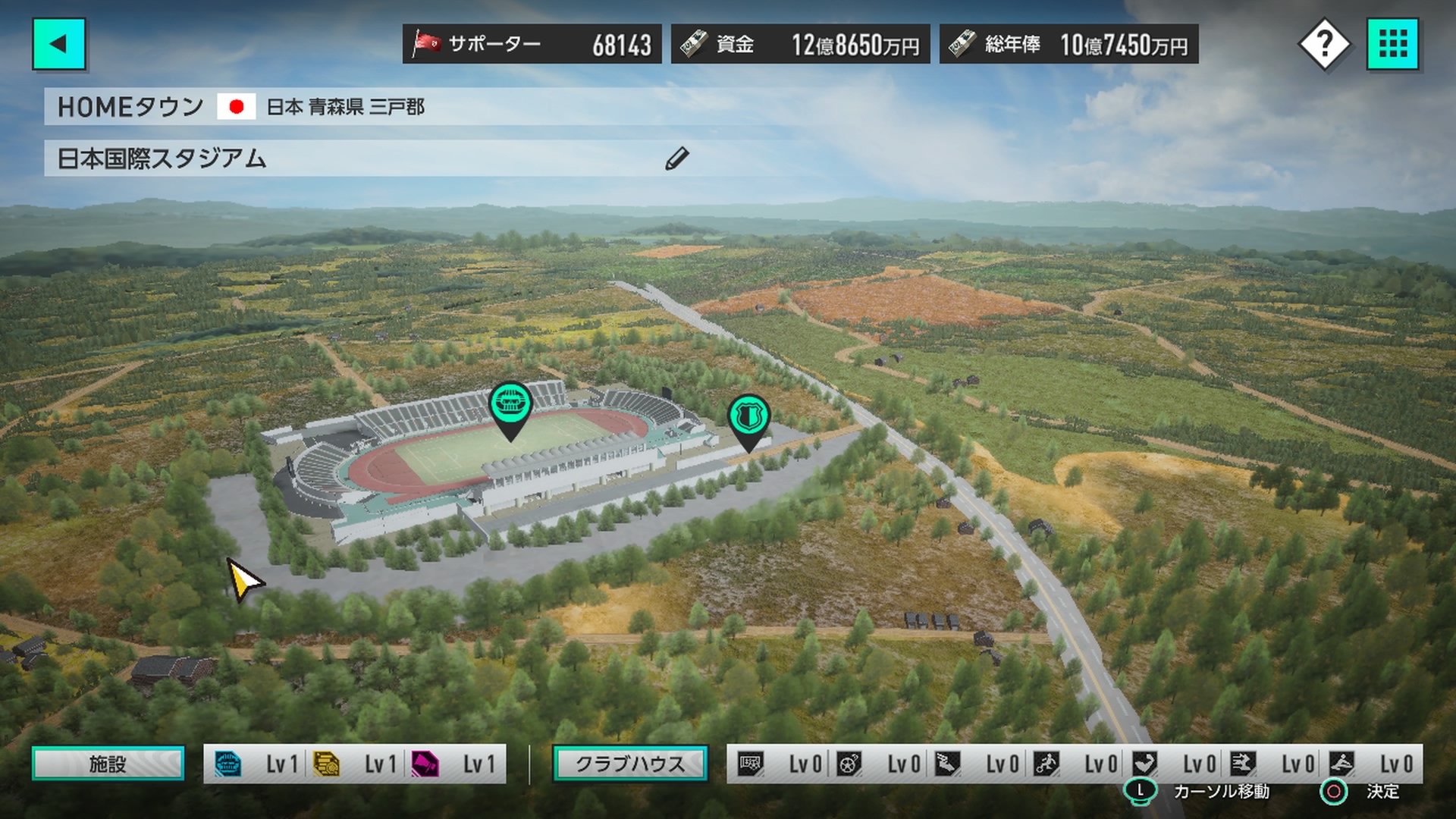Screen dimensions: 1456x819
Task: Select the yellow ticket facility icon
Action: point(326,764)
